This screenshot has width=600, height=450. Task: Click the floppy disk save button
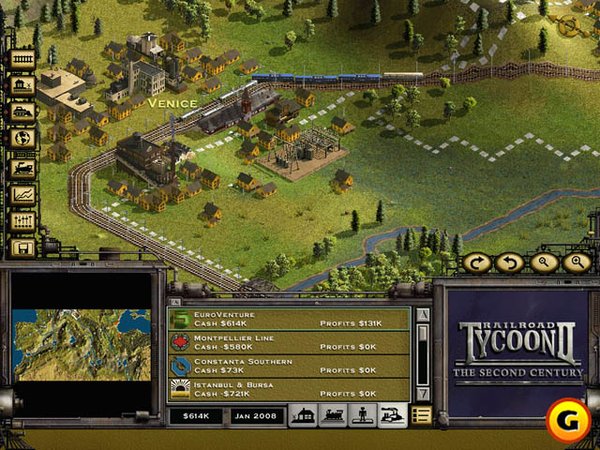click(22, 247)
